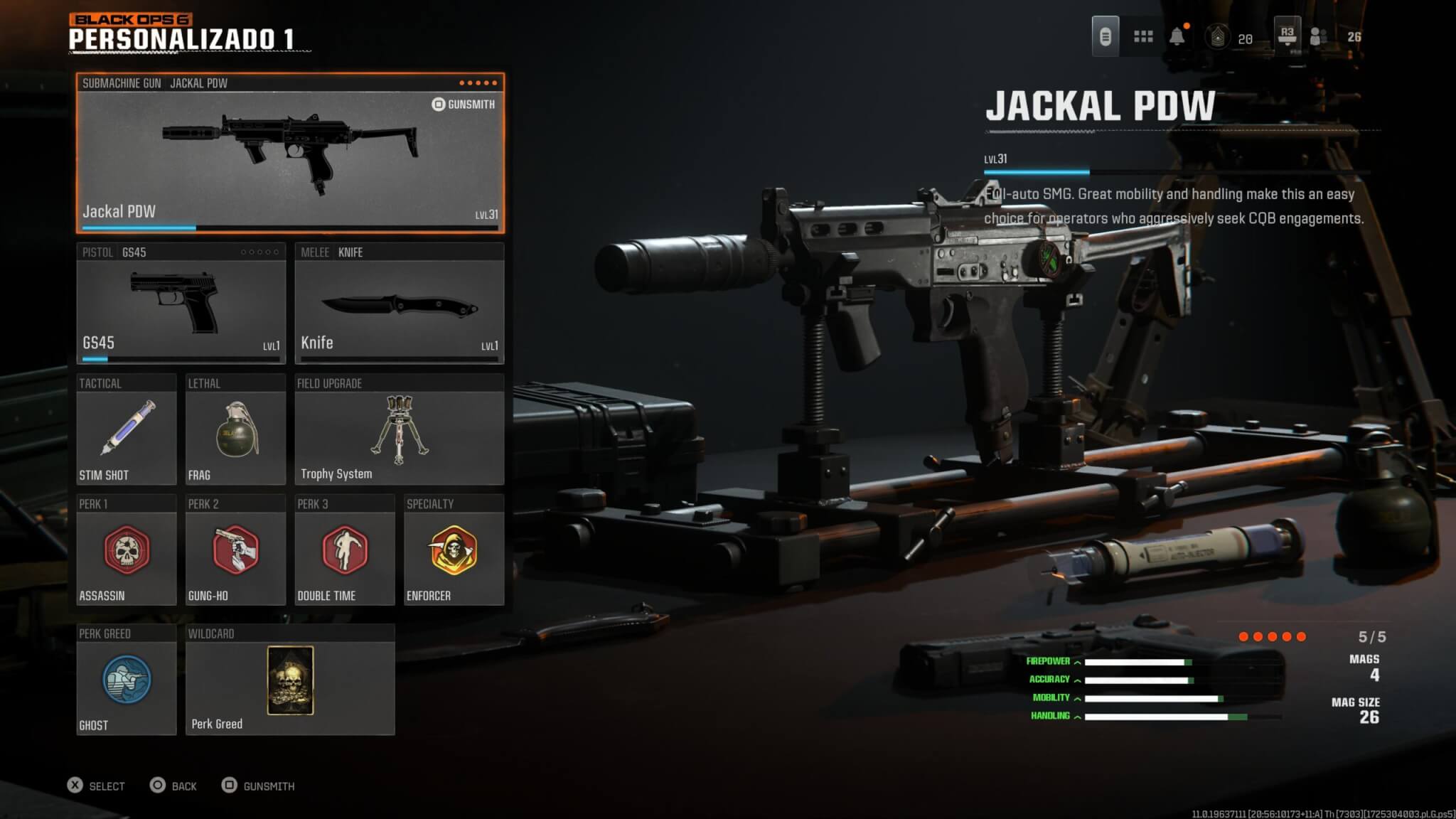This screenshot has width=1456, height=819.
Task: Open the player rank emblem
Action: pos(1217,37)
